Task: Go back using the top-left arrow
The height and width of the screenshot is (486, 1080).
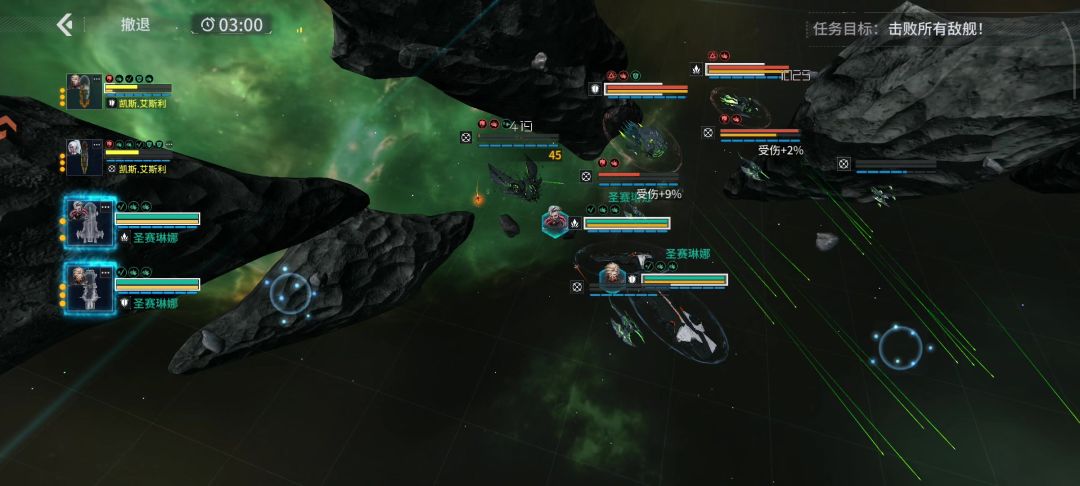Action: [x=65, y=24]
